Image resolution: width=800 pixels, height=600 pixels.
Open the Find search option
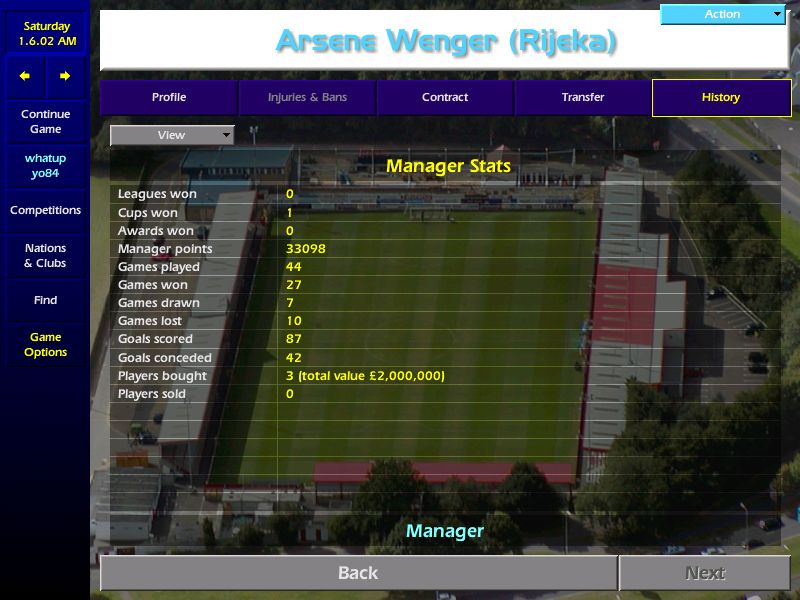tap(45, 300)
